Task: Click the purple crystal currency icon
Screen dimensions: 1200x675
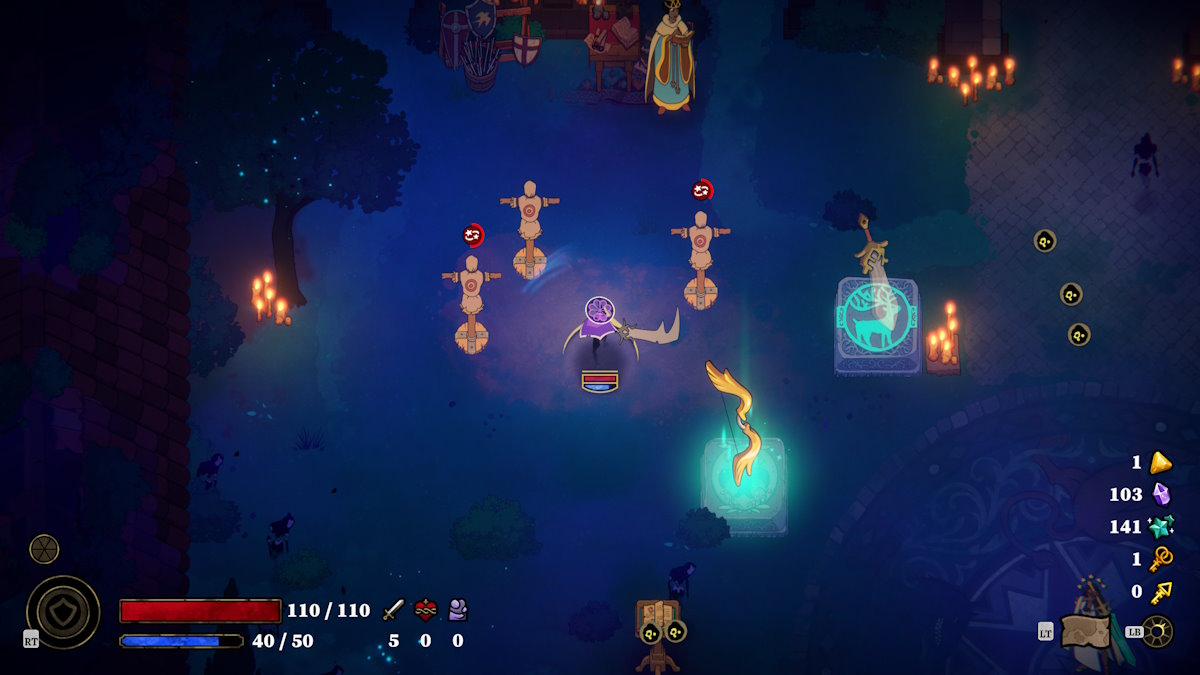Action: pos(1160,494)
